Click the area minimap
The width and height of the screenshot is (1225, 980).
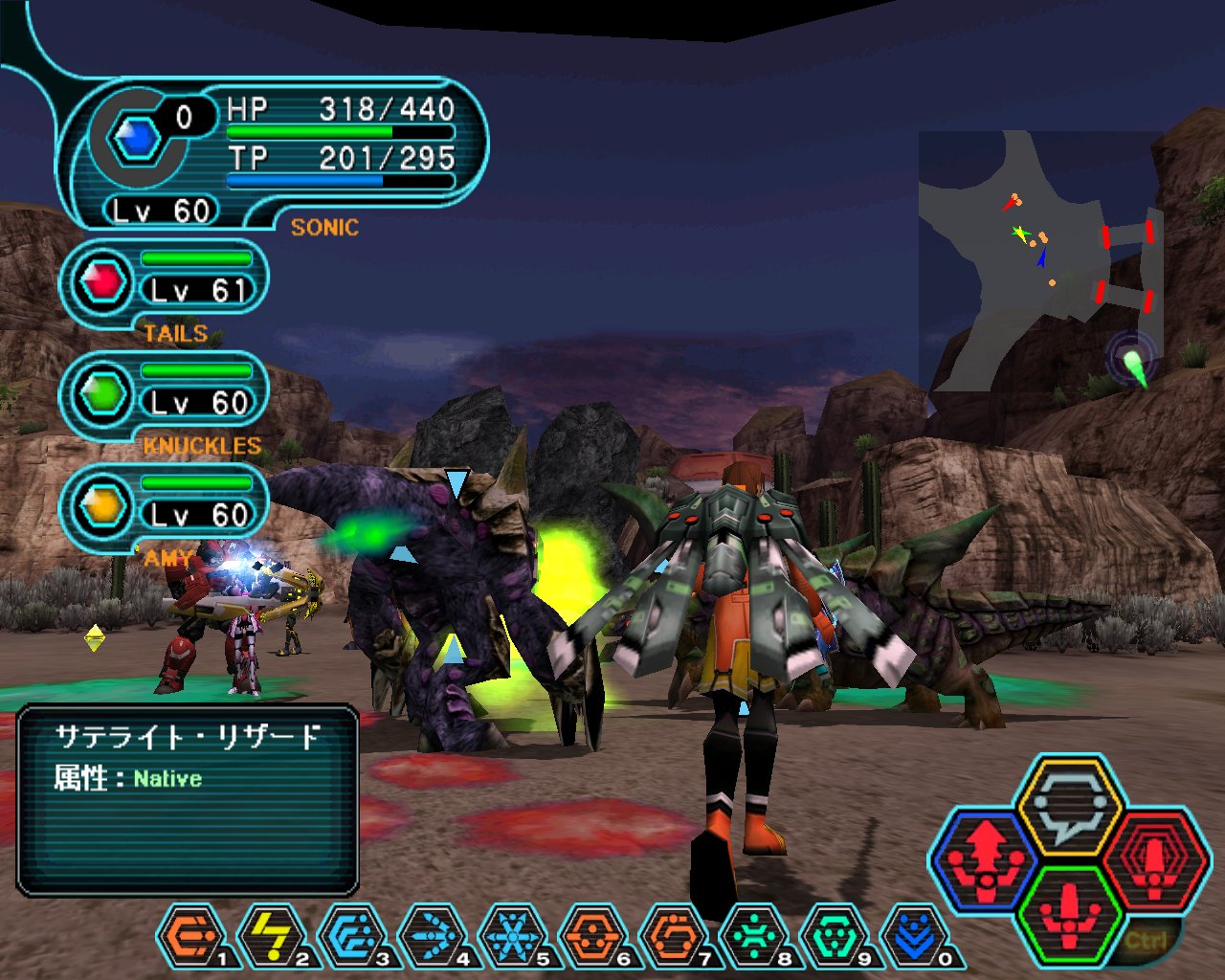pos(1041,260)
